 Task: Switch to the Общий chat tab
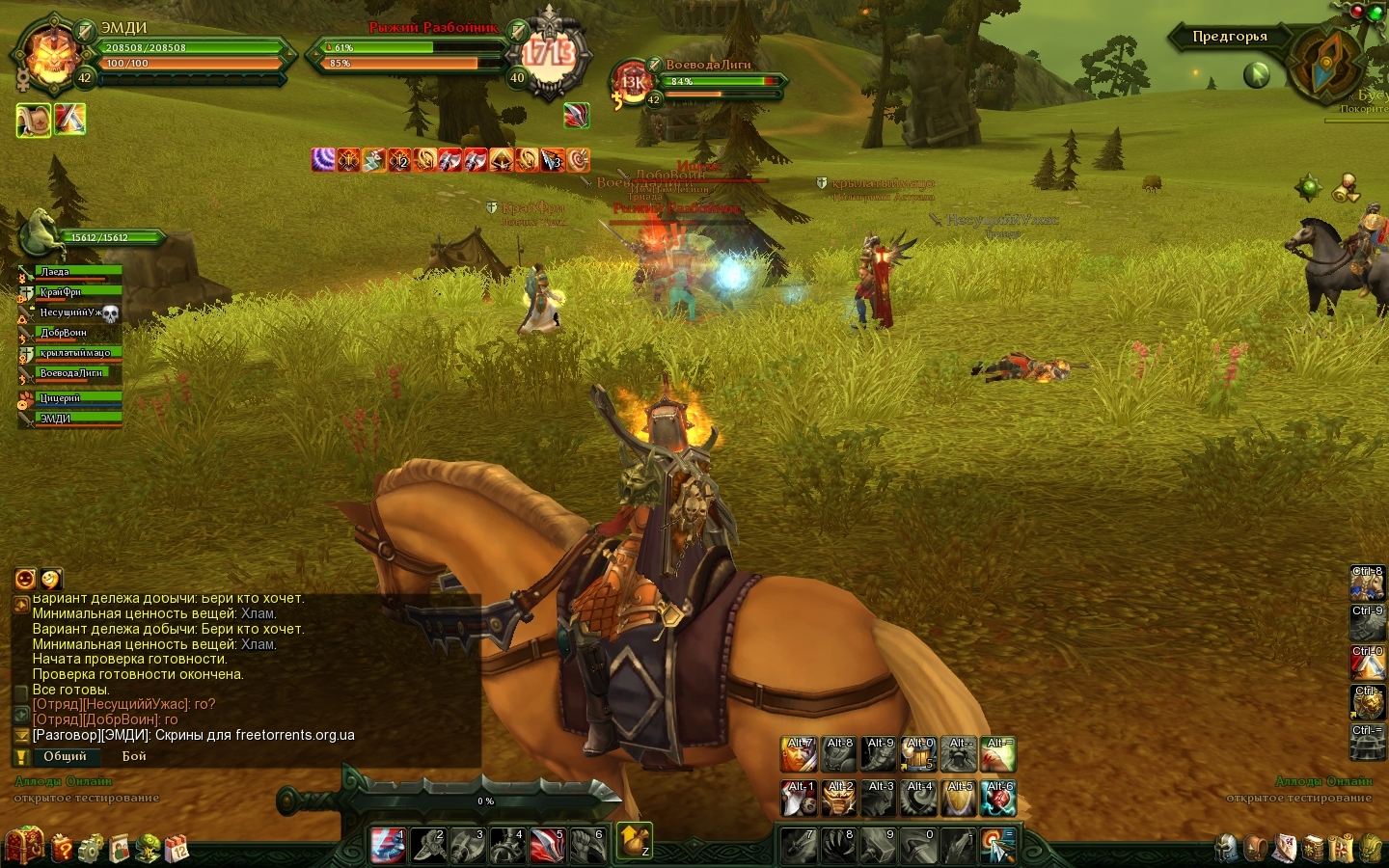(x=65, y=757)
